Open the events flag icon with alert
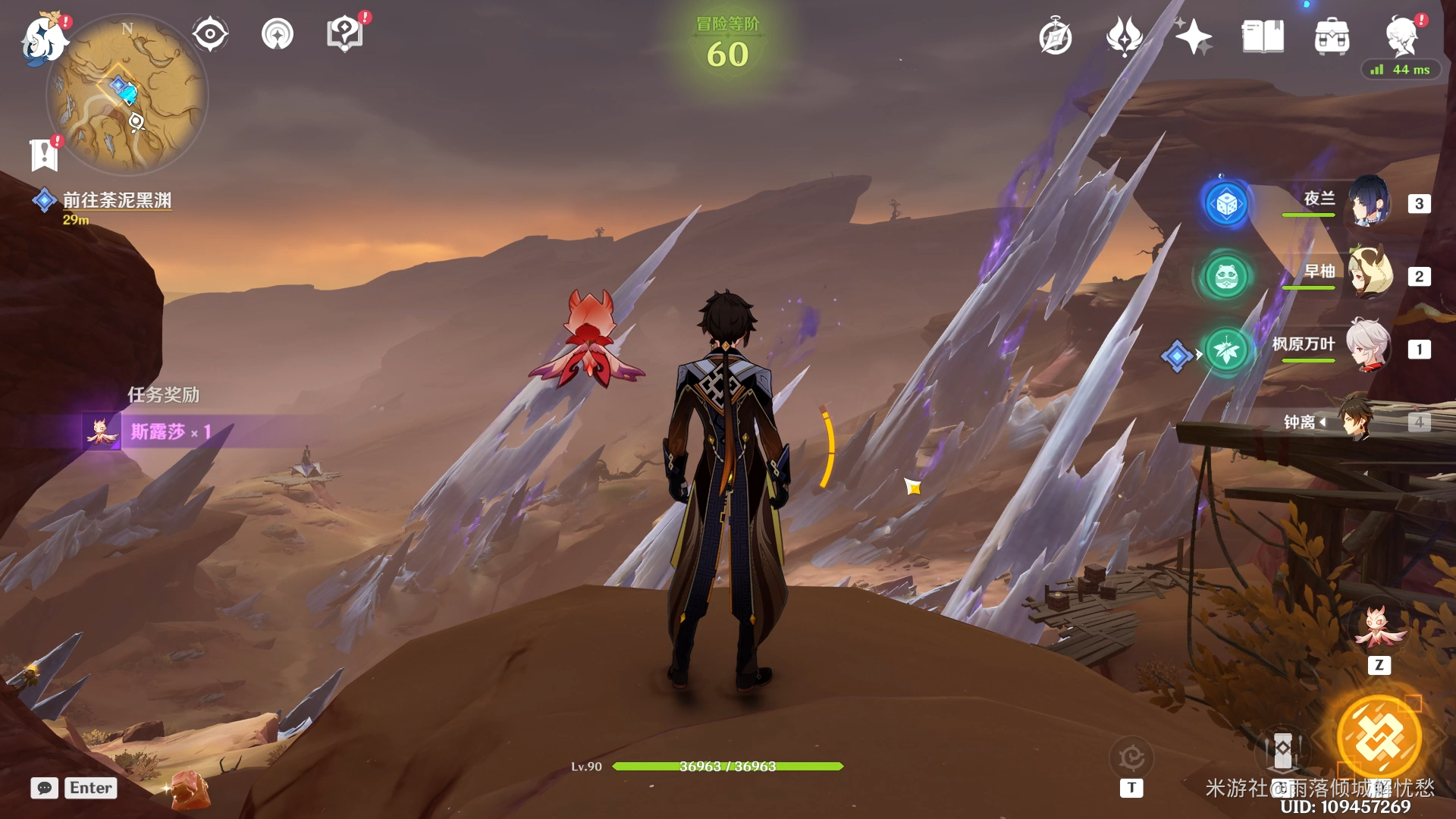 coord(44,154)
